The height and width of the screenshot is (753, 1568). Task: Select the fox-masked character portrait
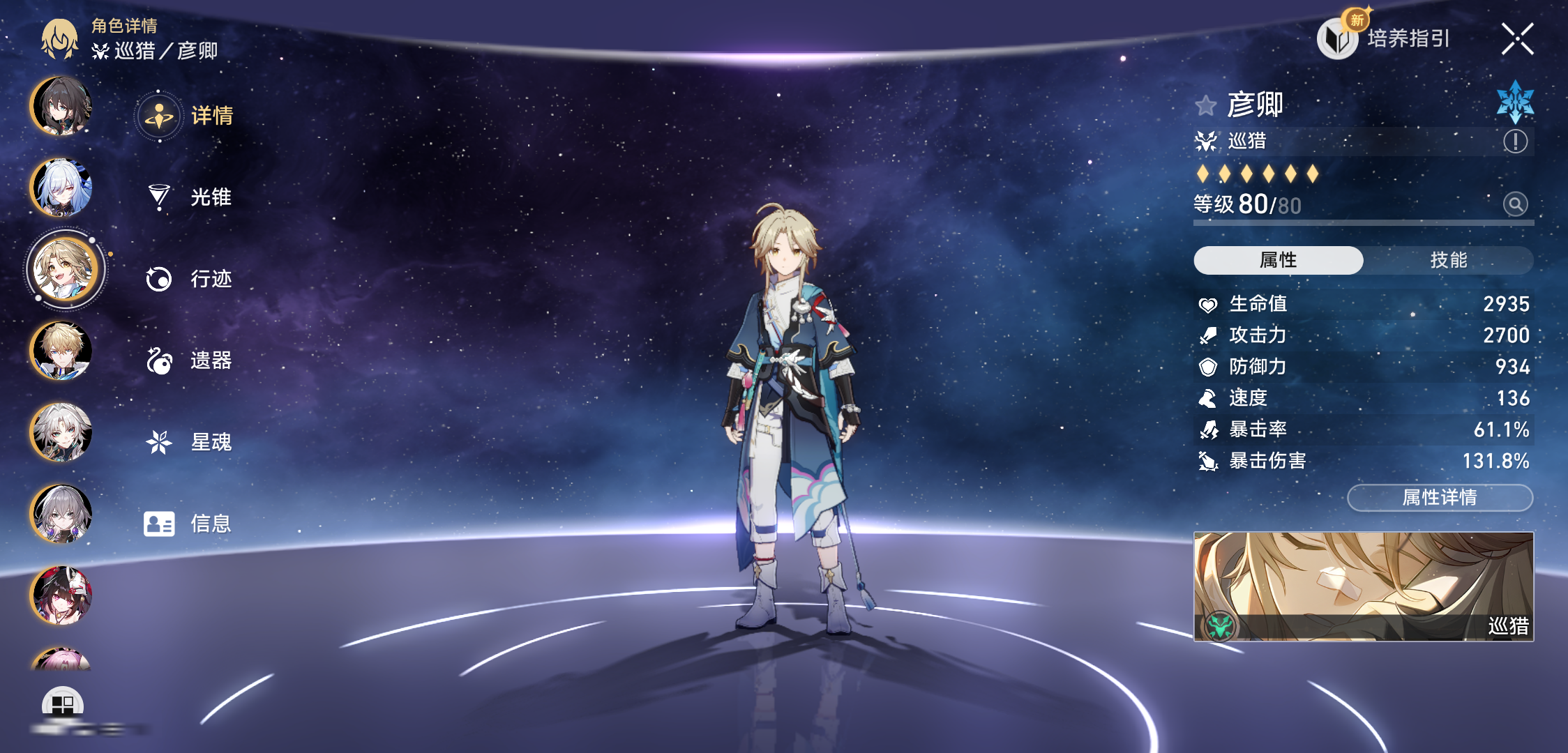click(61, 595)
